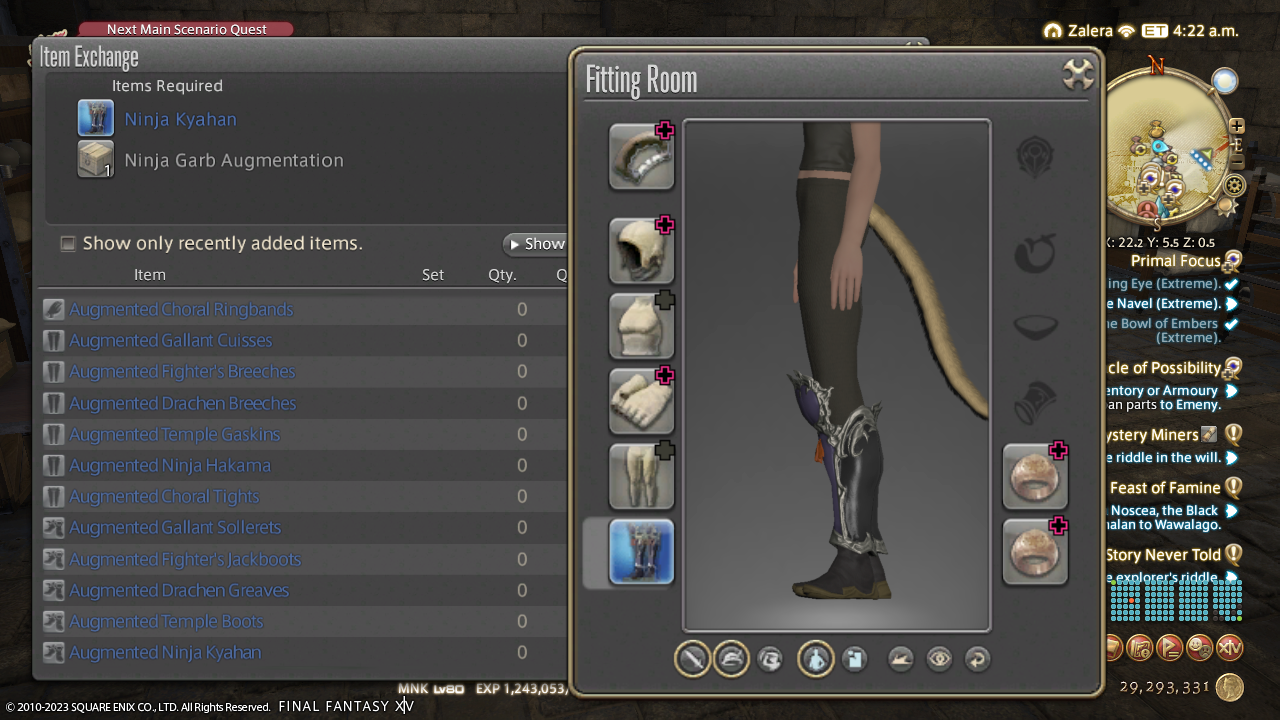1280x720 pixels.
Task: Open the minimap gear settings
Action: click(x=1235, y=185)
